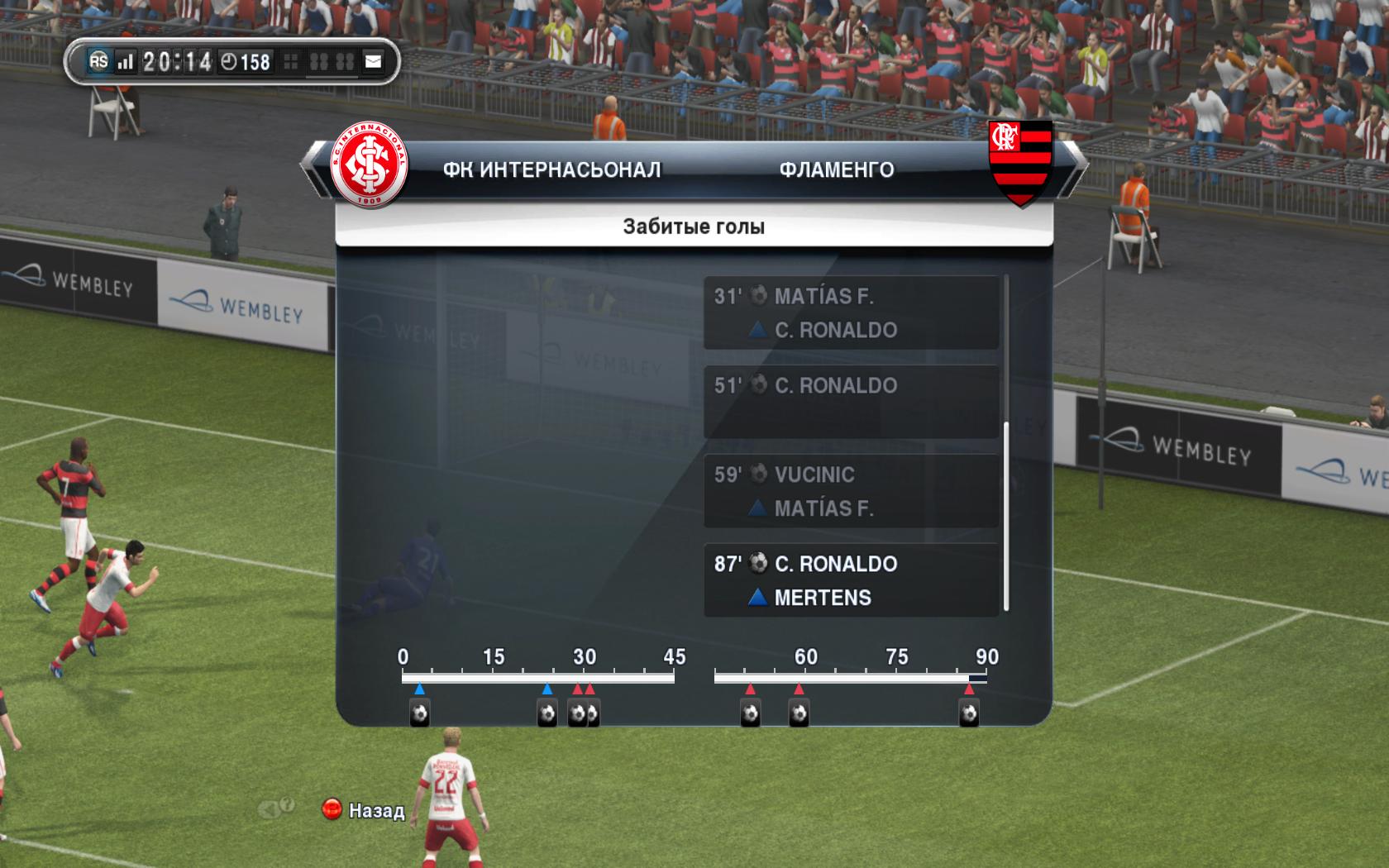Click the goal list scrollbar thumb

pos(1006,517)
